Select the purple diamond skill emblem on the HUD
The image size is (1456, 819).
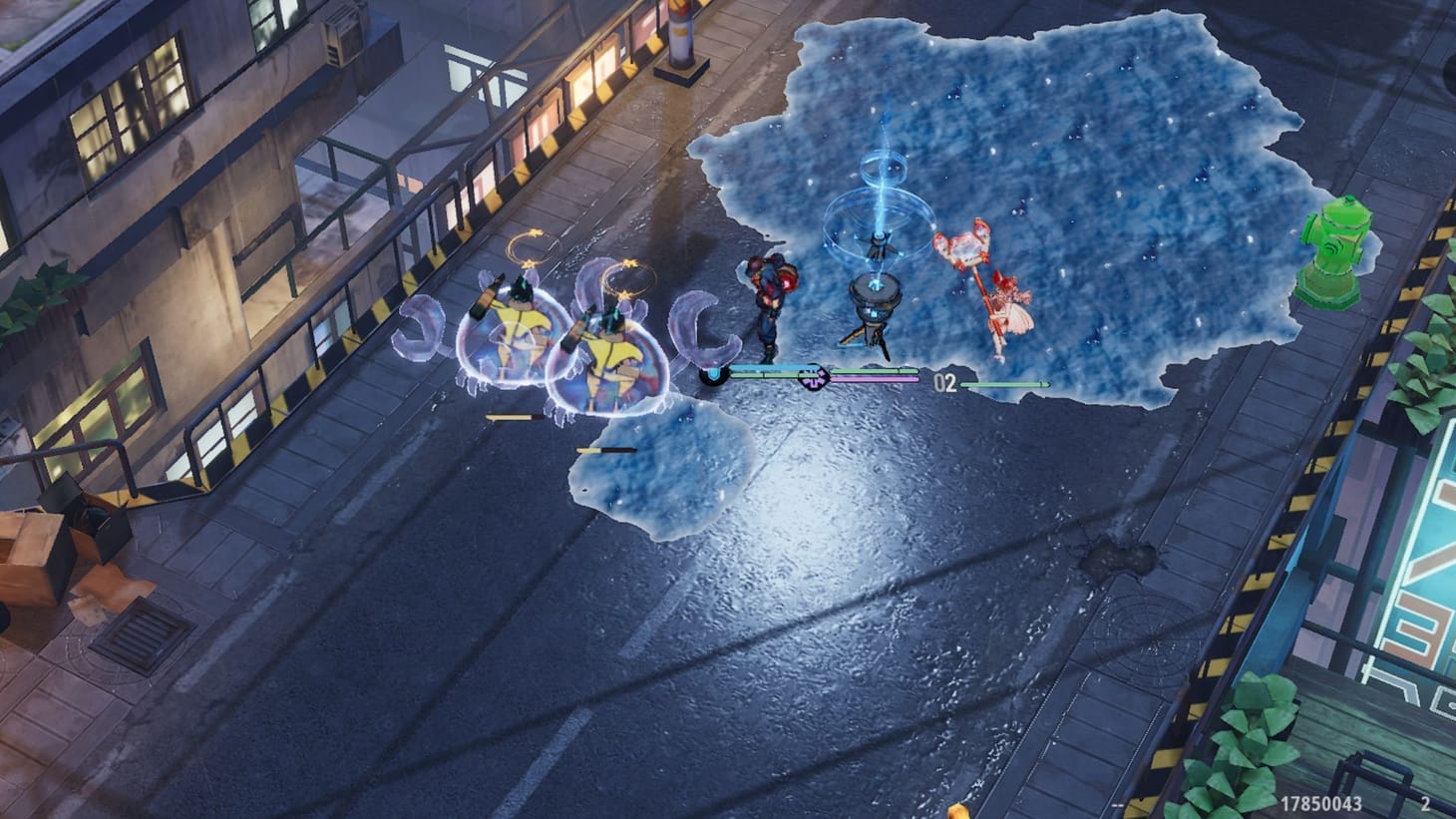[813, 378]
